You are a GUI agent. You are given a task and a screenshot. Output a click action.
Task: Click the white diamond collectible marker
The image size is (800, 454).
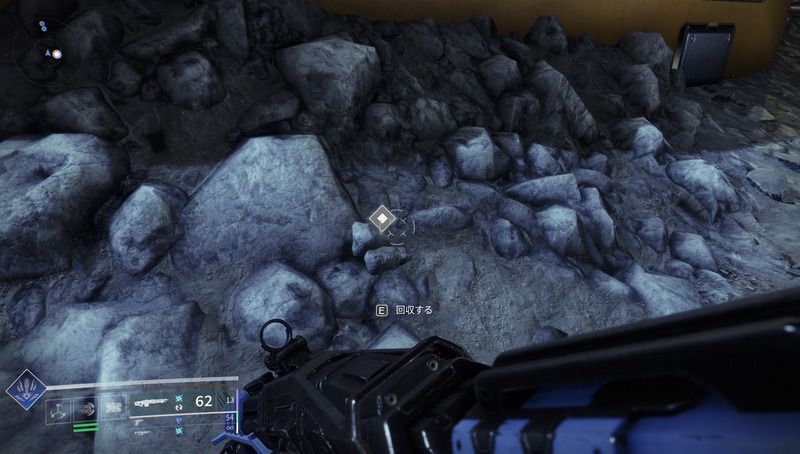(381, 219)
